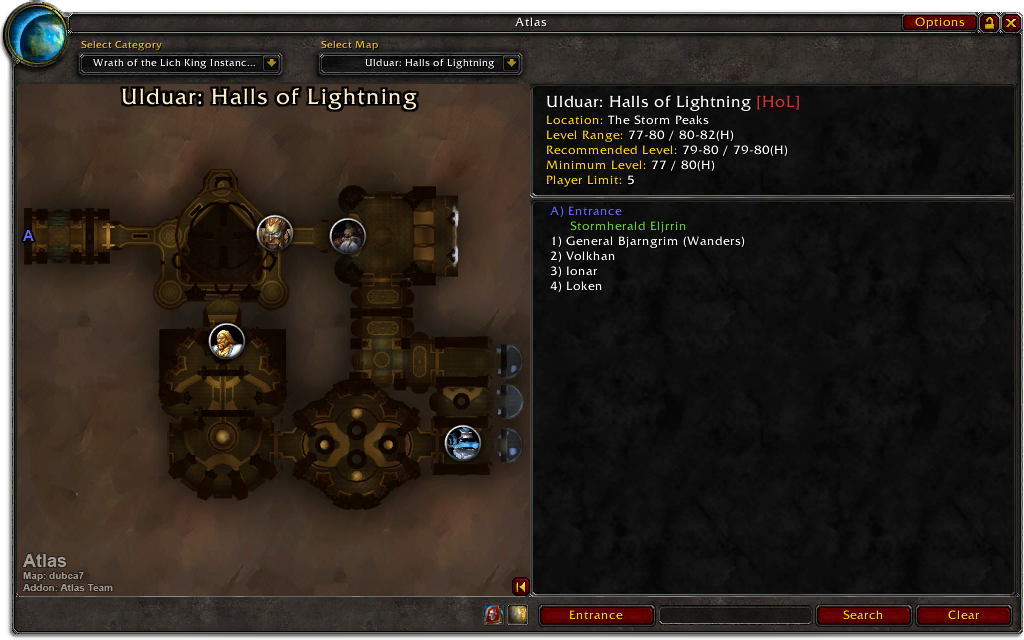Toggle the Atlas window lock
Viewport: 1024px width, 640px height.
pos(989,22)
